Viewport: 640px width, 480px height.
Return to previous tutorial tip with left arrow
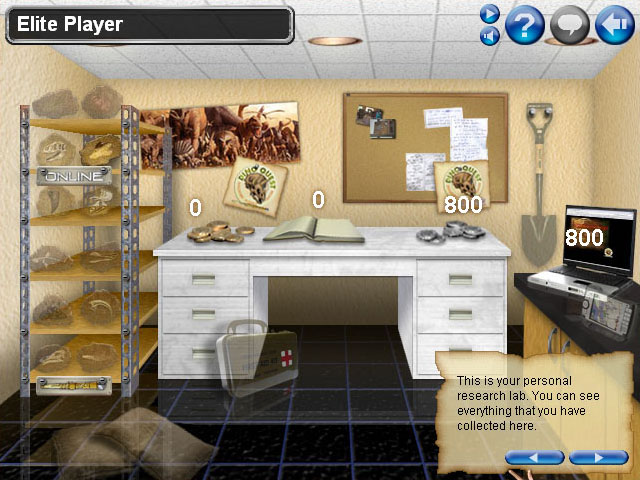click(535, 457)
